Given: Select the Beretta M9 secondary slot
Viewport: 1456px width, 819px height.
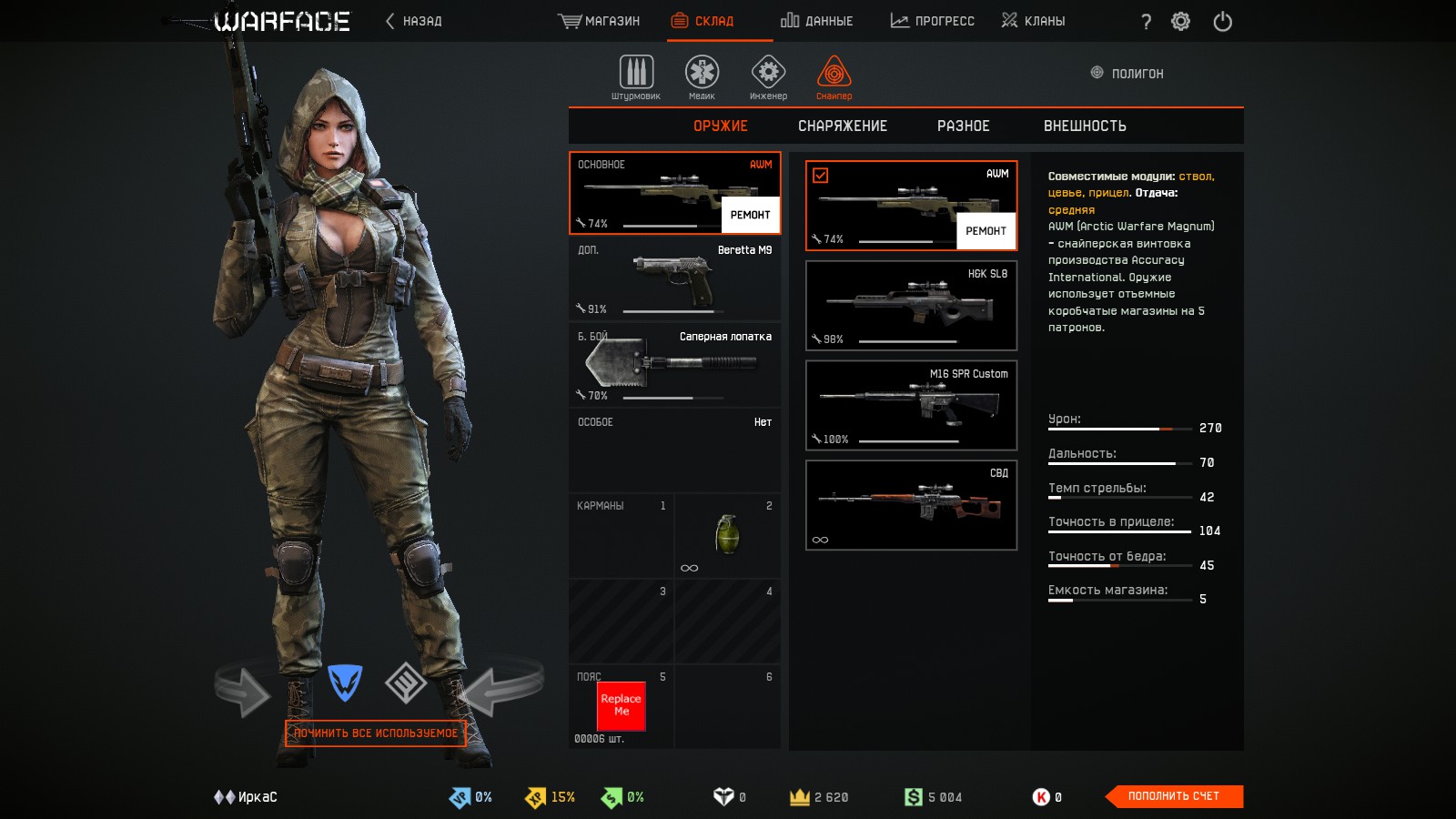Looking at the screenshot, I should 674,278.
